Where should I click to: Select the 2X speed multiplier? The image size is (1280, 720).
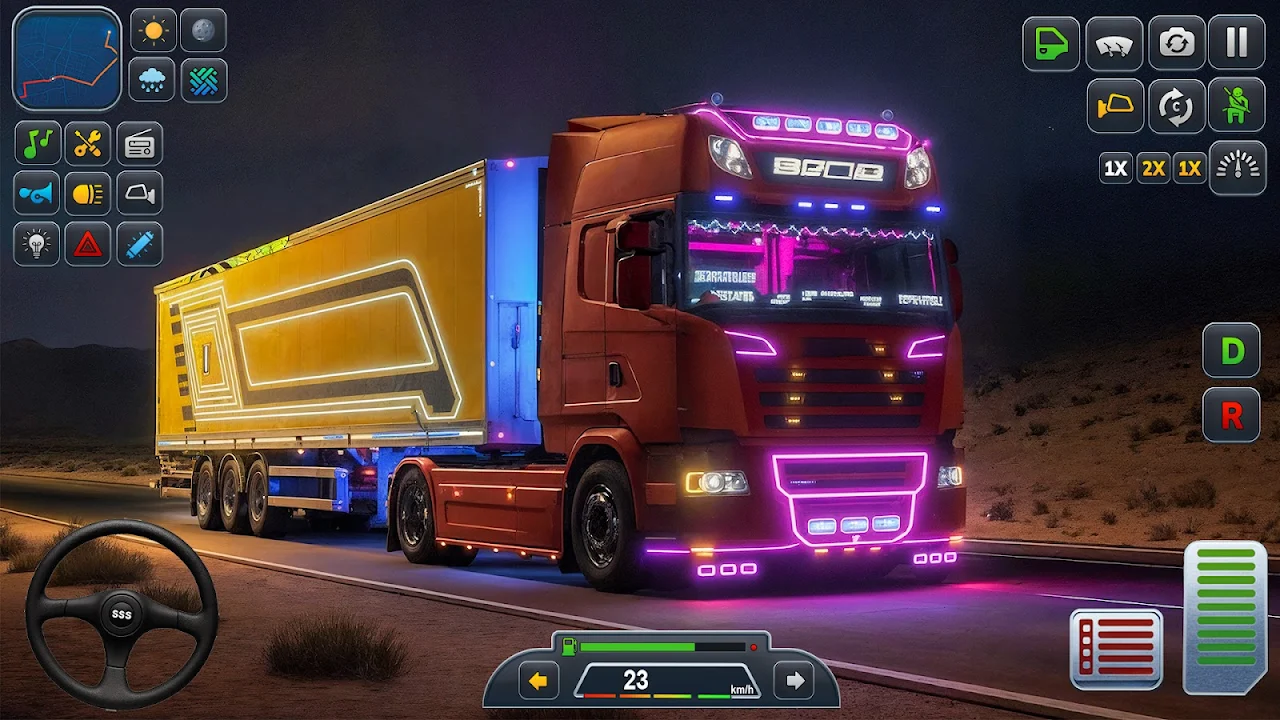(x=1153, y=168)
